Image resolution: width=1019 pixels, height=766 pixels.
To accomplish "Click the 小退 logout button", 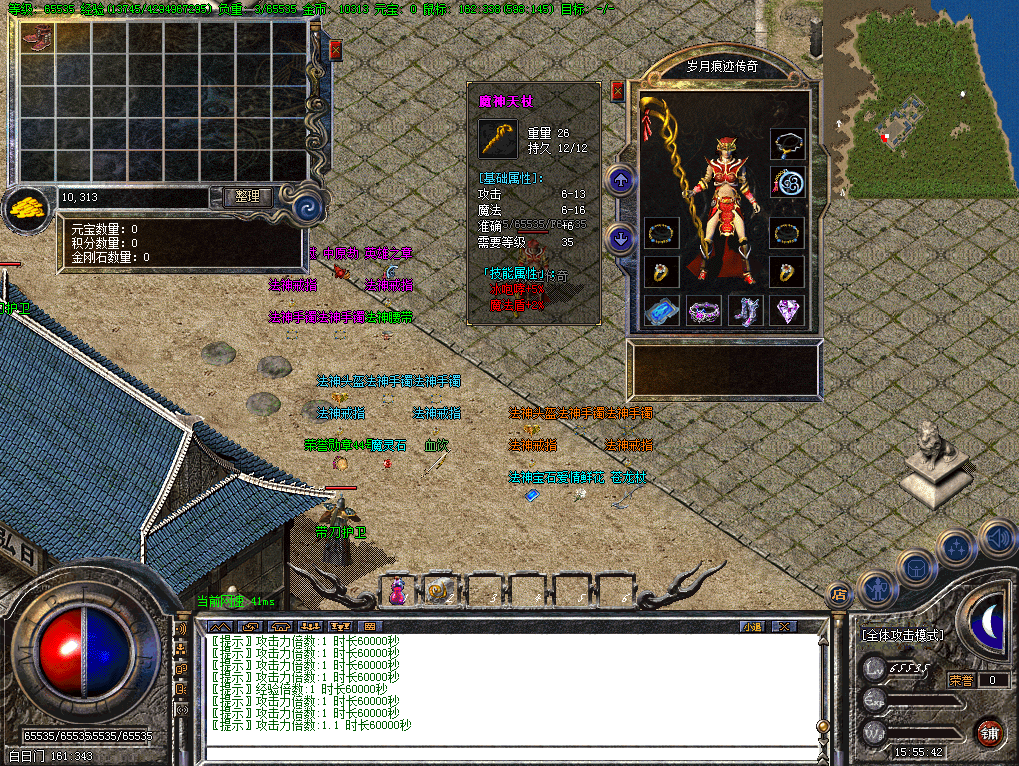I will coord(752,626).
